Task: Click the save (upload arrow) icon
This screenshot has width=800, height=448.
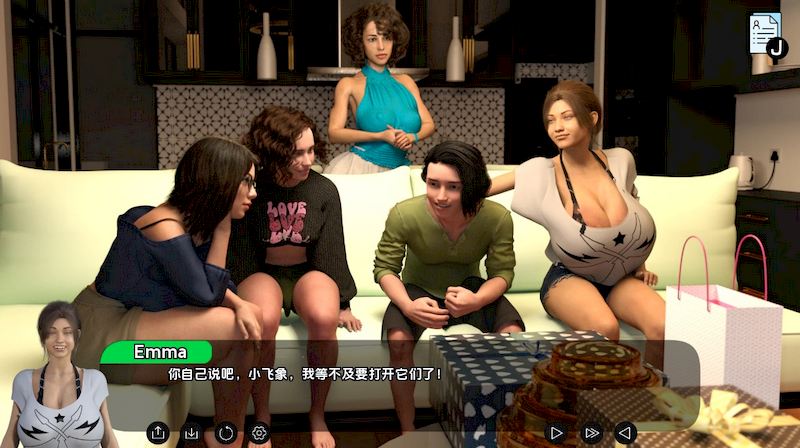Action: [x=157, y=433]
